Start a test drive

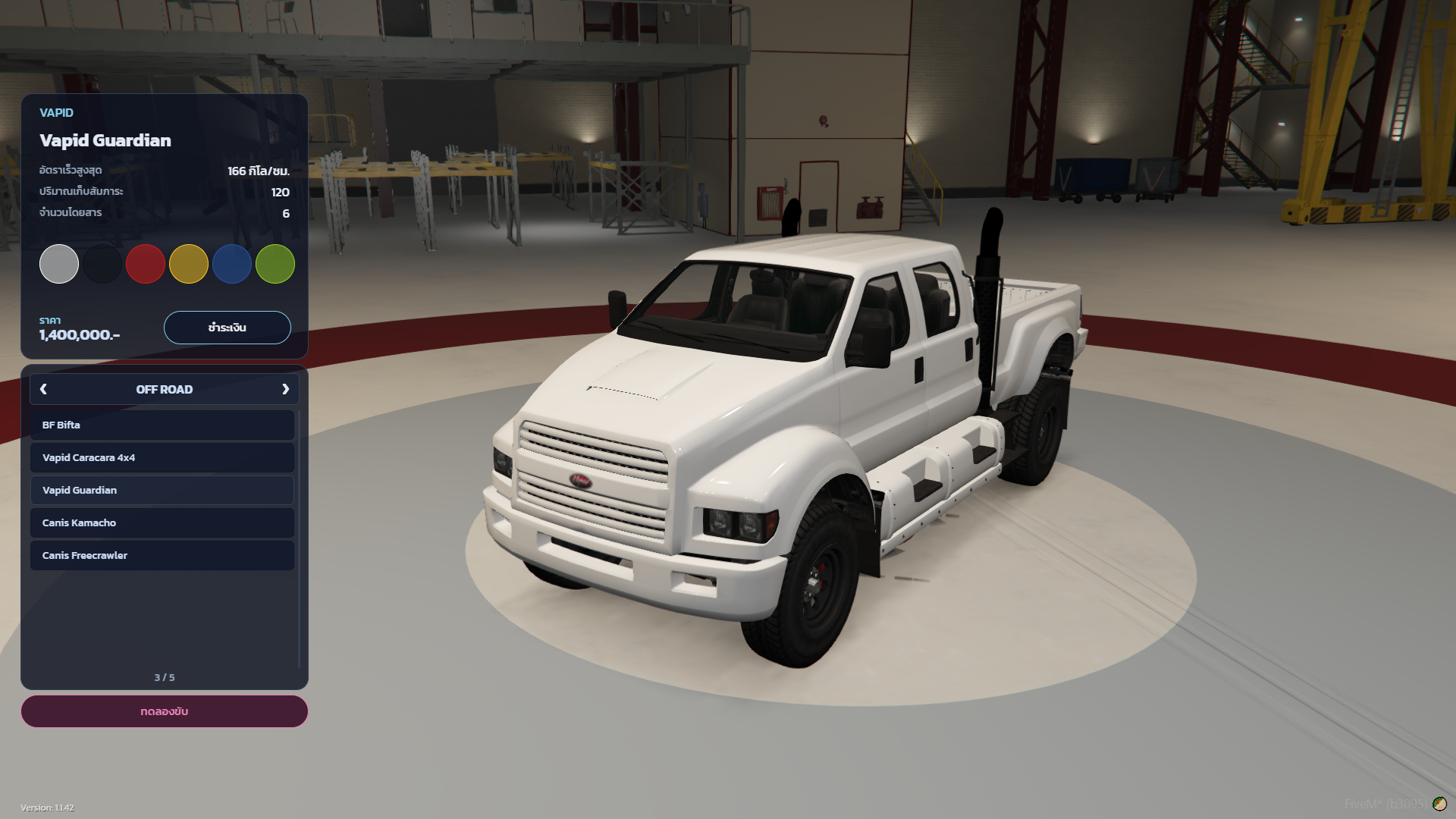coord(165,711)
